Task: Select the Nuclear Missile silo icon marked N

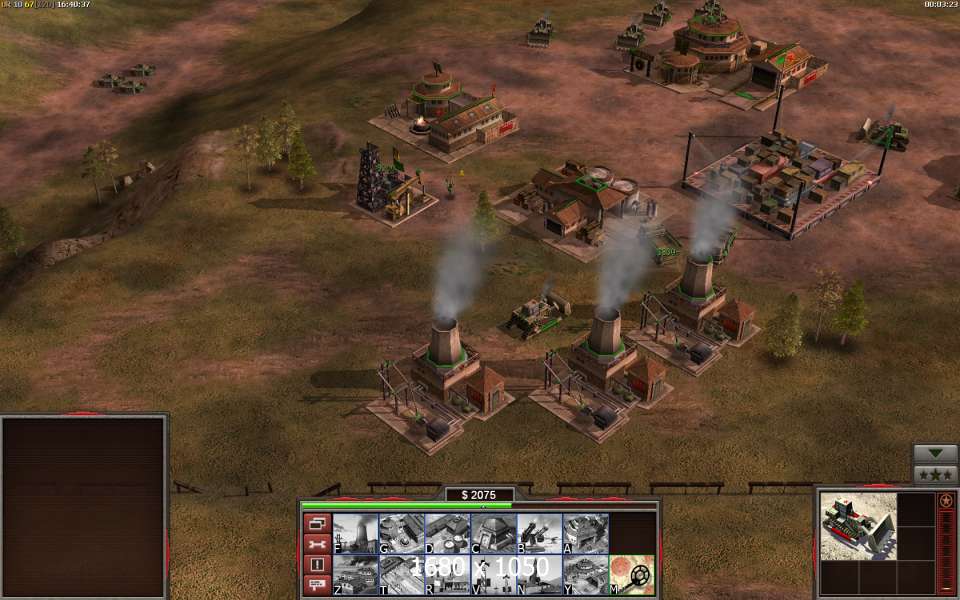Action: [539, 574]
